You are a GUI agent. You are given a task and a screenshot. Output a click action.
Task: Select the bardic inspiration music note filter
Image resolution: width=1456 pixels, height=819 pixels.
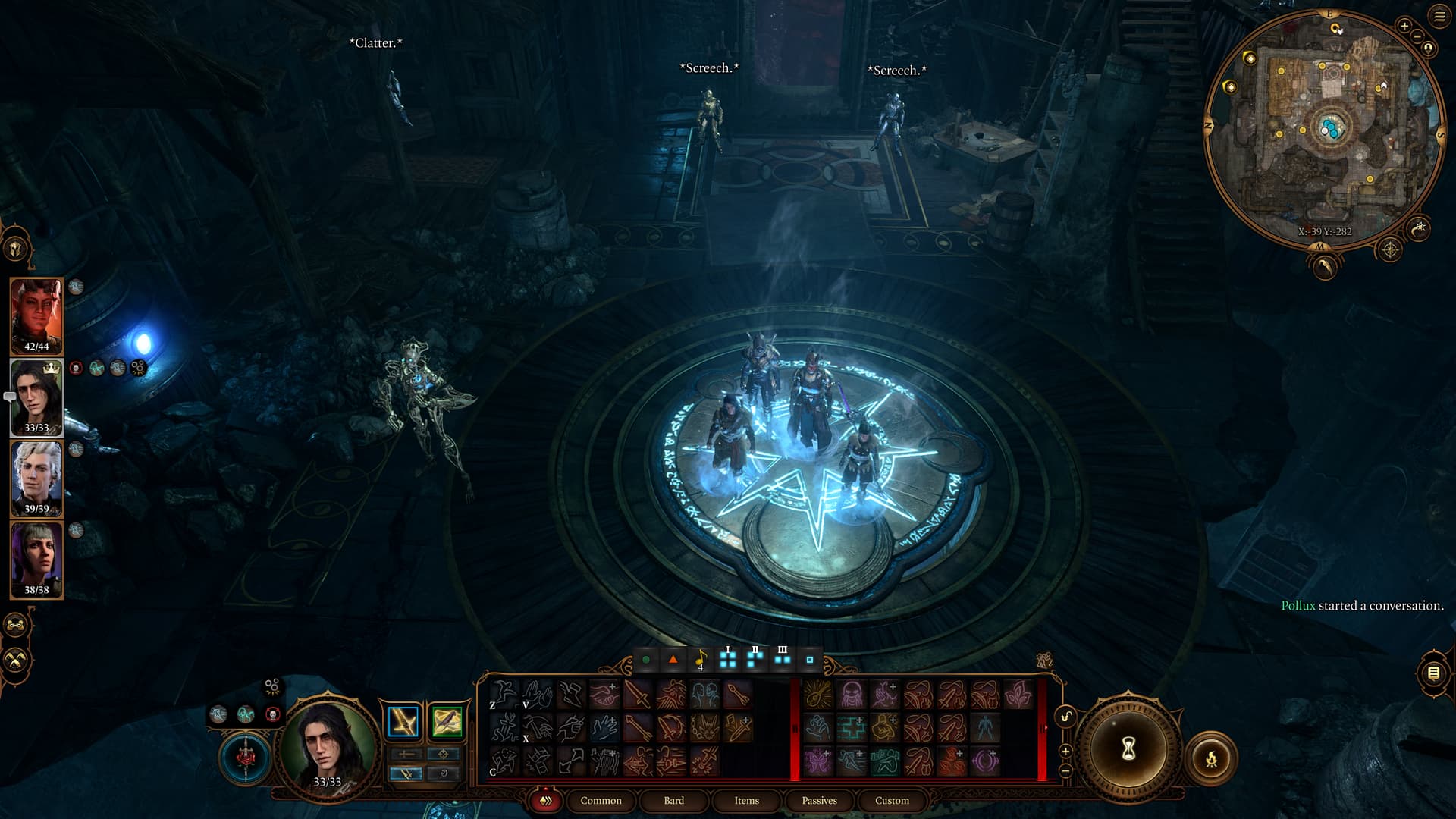pos(701,660)
